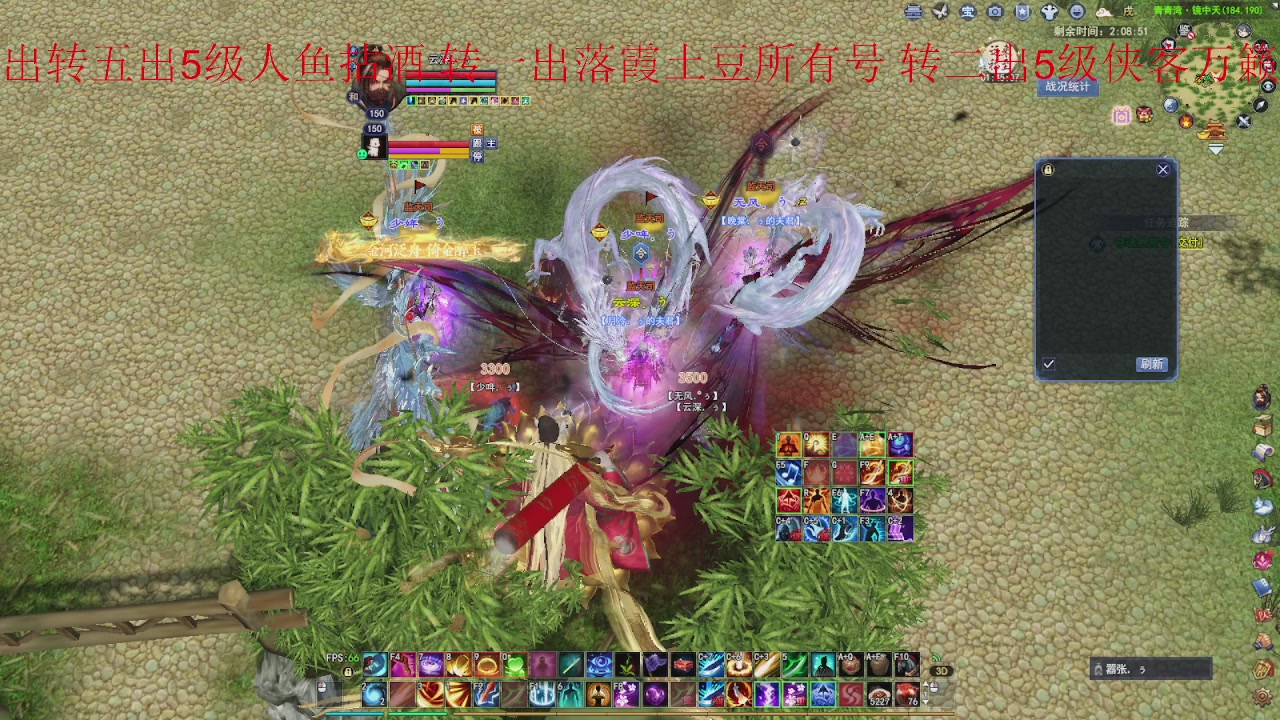Expand the hotbar using the up arrow
Image resolution: width=1280 pixels, height=720 pixels.
click(926, 685)
